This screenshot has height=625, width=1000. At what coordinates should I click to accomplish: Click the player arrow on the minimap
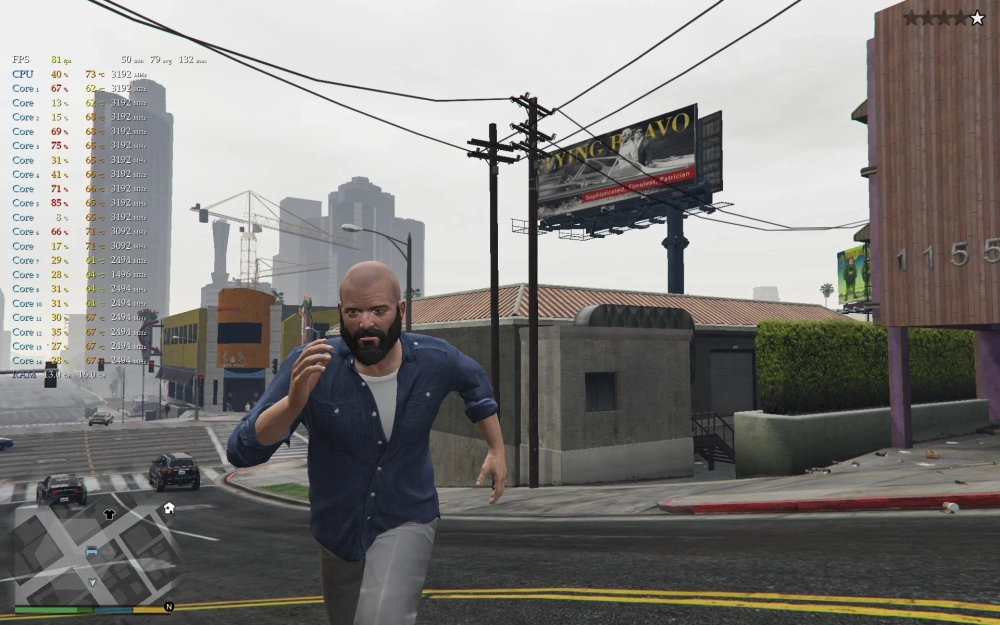(x=93, y=581)
